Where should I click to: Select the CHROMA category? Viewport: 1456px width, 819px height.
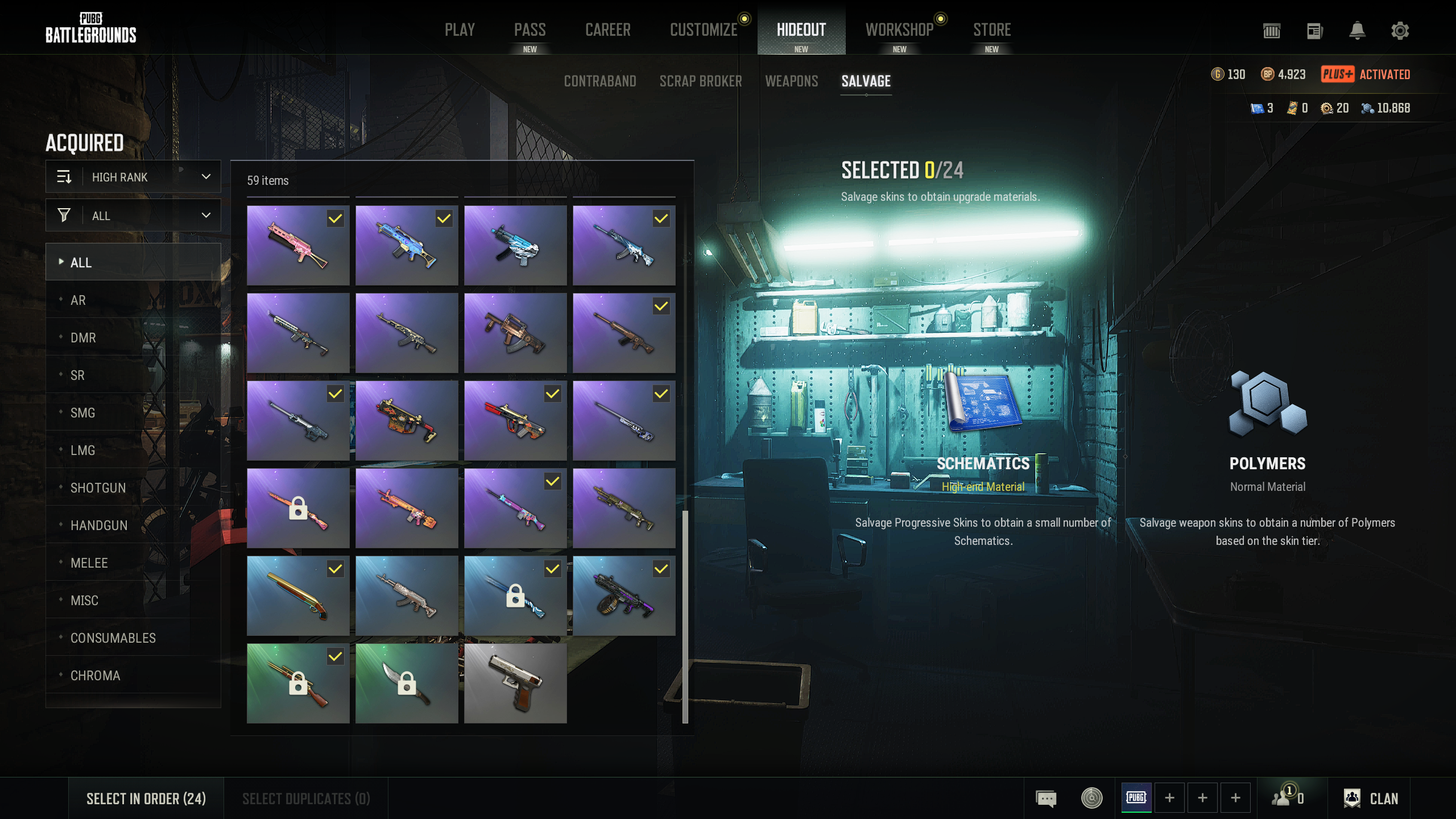click(95, 676)
